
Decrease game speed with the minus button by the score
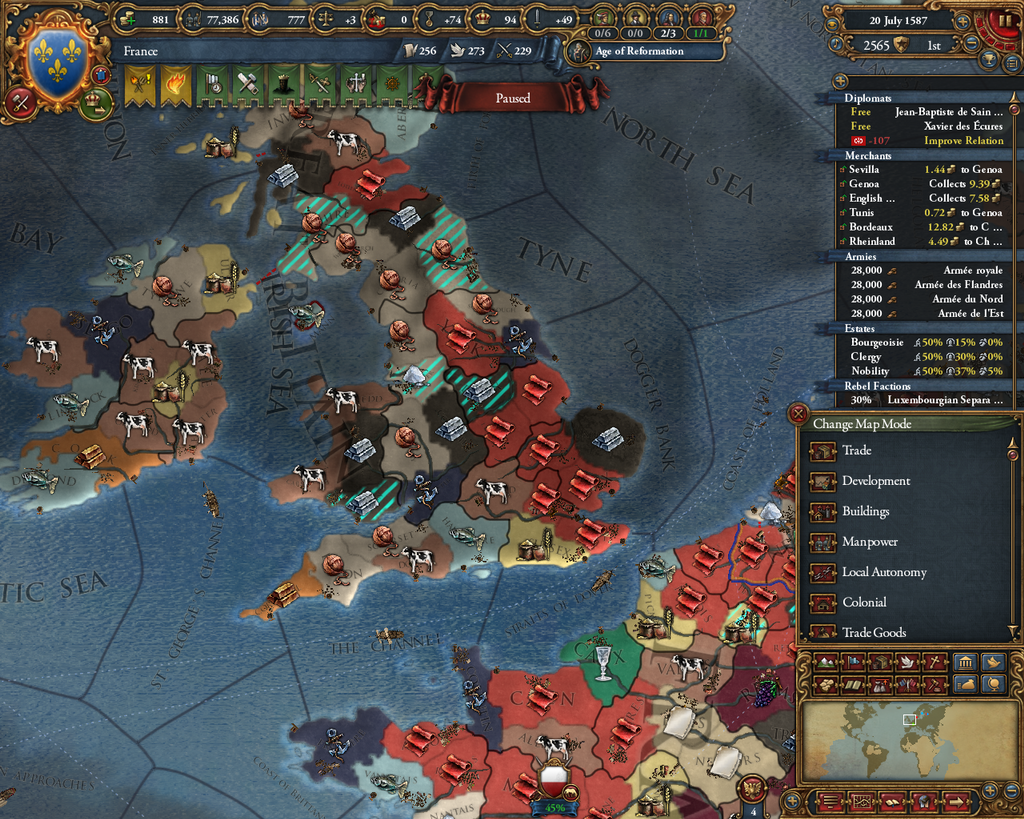pos(970,44)
